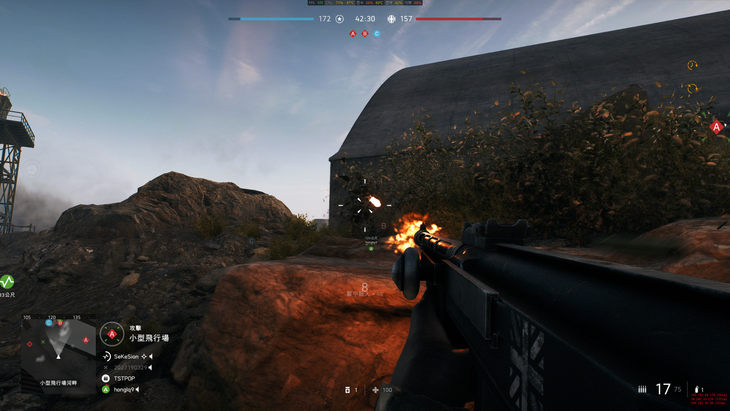
Task: Select the red B flag on the top bar
Action: (364, 33)
